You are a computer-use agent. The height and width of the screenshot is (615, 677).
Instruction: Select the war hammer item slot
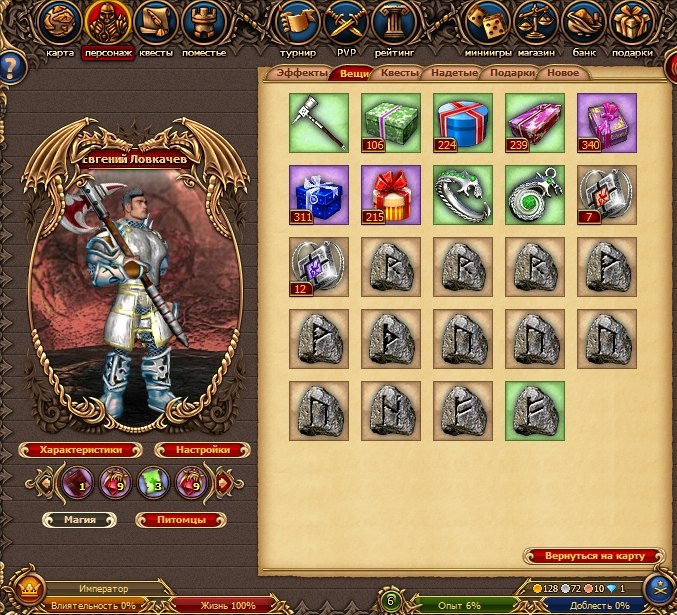[x=319, y=122]
